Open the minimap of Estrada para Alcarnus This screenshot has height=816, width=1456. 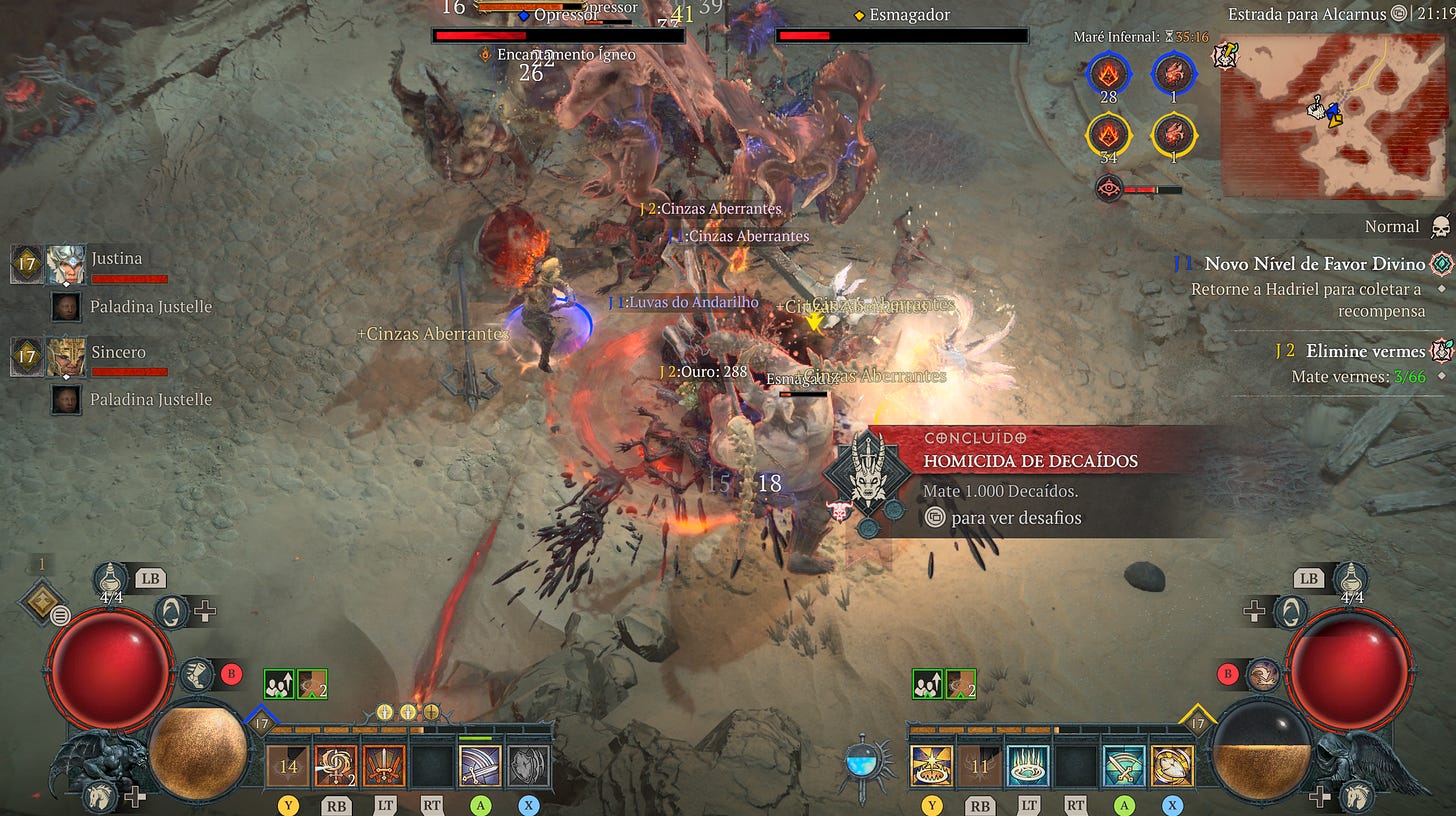click(1333, 116)
